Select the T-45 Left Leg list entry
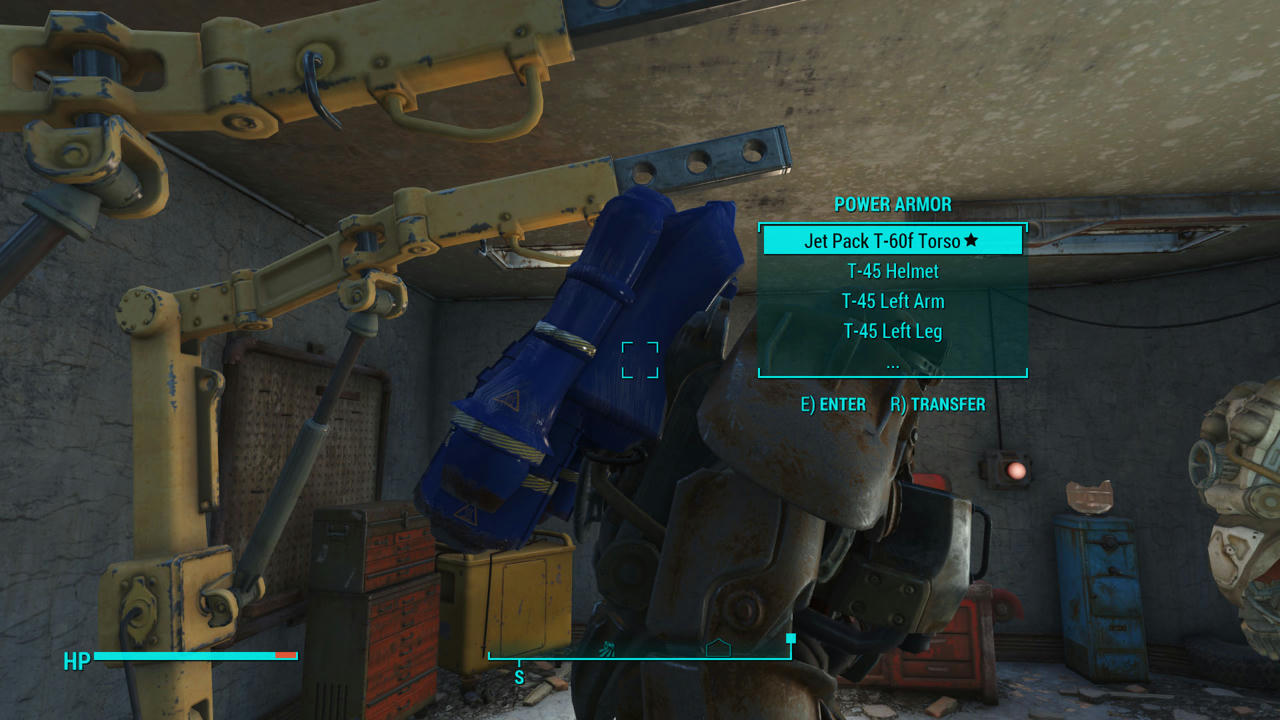This screenshot has height=720, width=1280. pos(893,331)
